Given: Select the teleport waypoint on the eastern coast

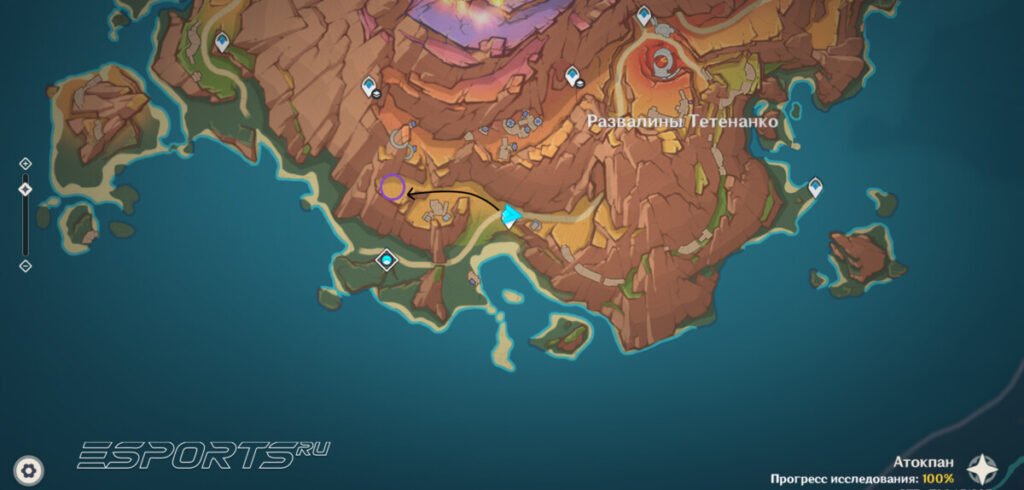Looking at the screenshot, I should [815, 187].
